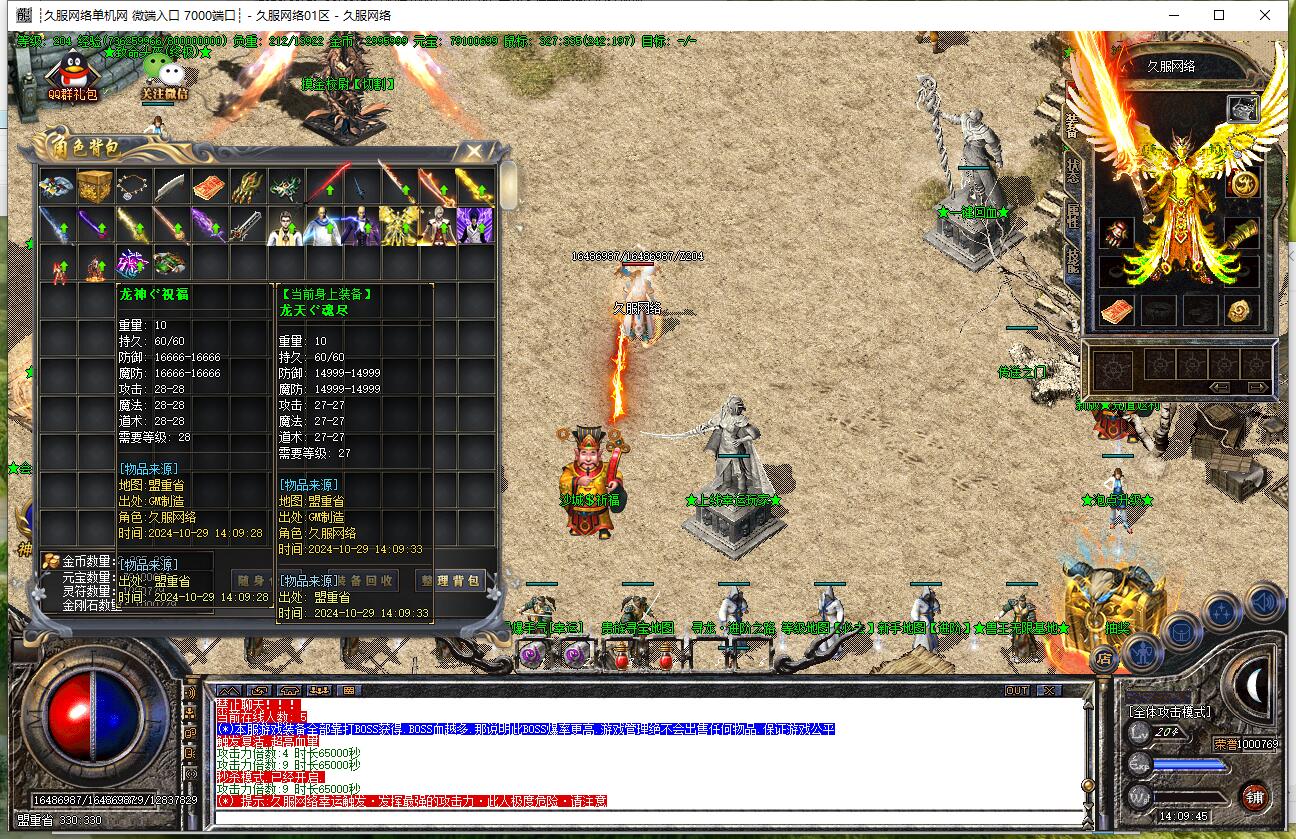The image size is (1296, 839).
Task: Click the right arrow under equipment panel
Action: [1257, 387]
